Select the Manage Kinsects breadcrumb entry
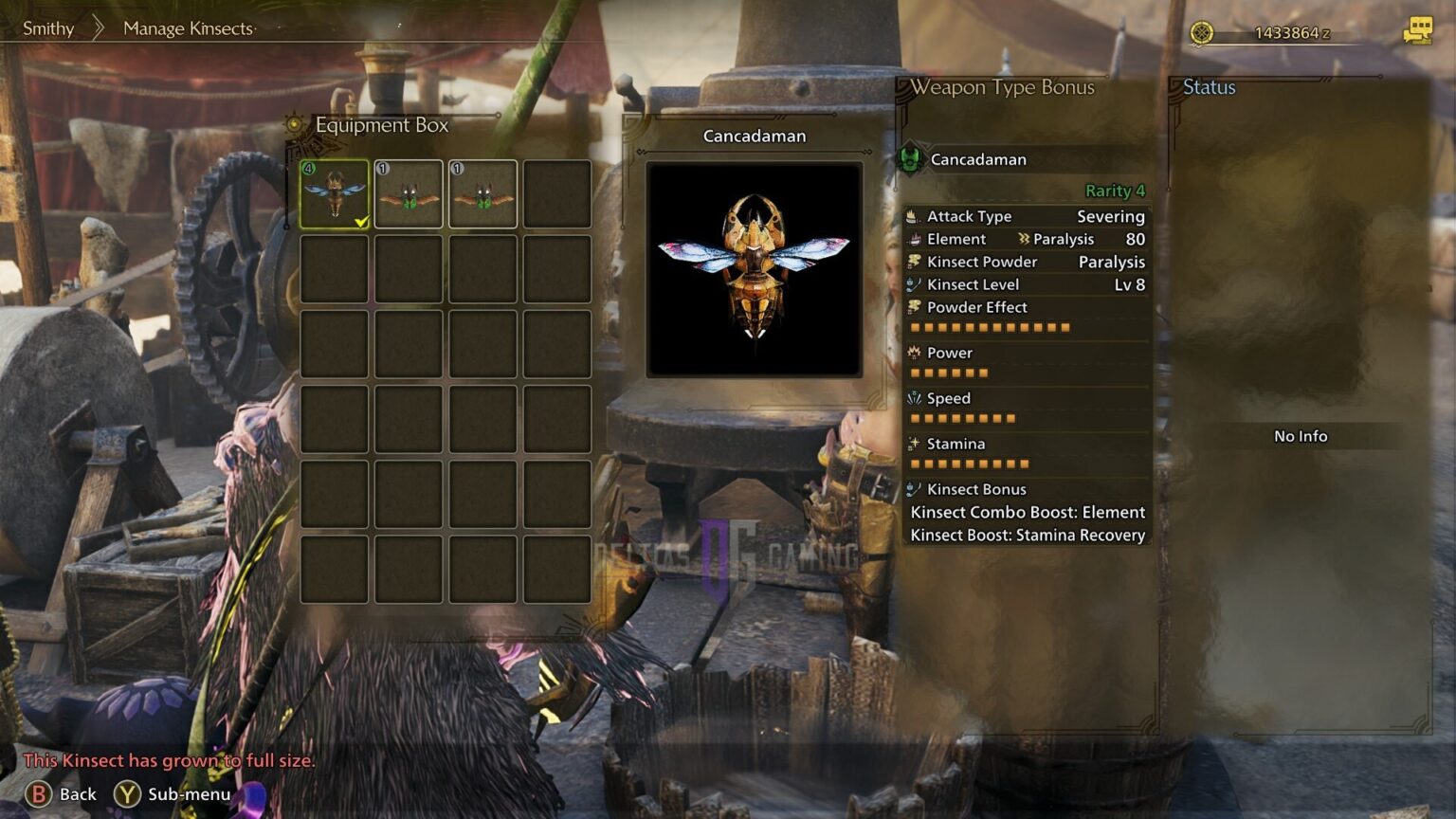Image resolution: width=1456 pixels, height=819 pixels. (186, 28)
